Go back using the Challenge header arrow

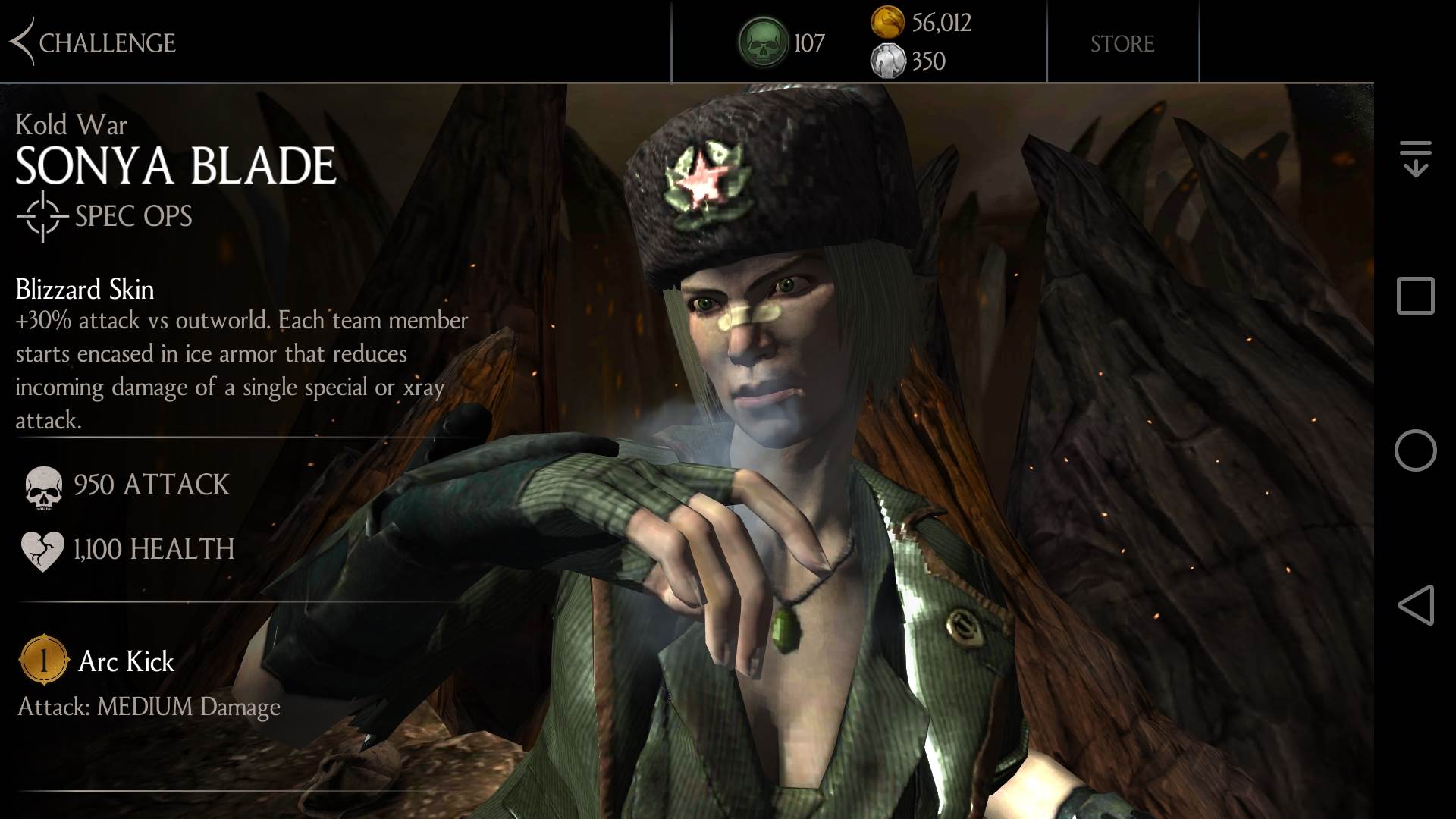(23, 43)
